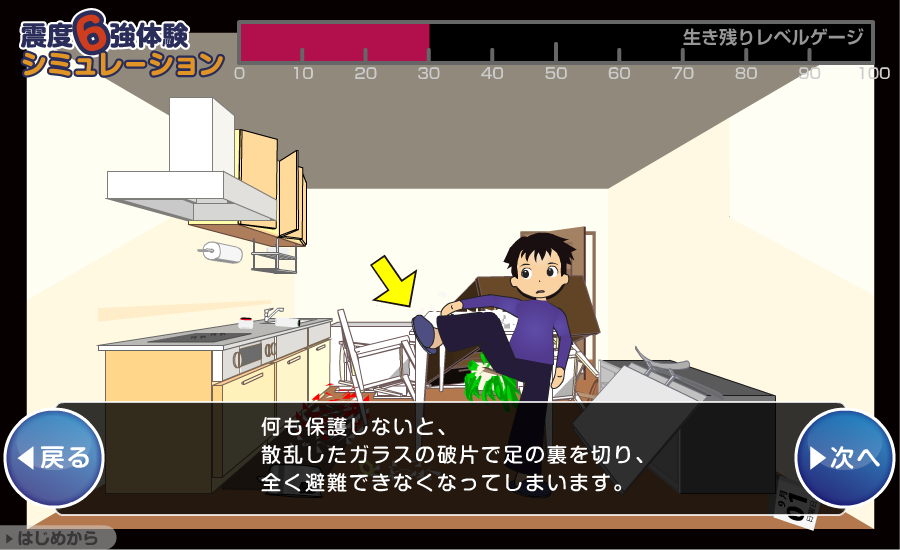Advance with the 次へ button
The image size is (900, 550).
(844, 457)
